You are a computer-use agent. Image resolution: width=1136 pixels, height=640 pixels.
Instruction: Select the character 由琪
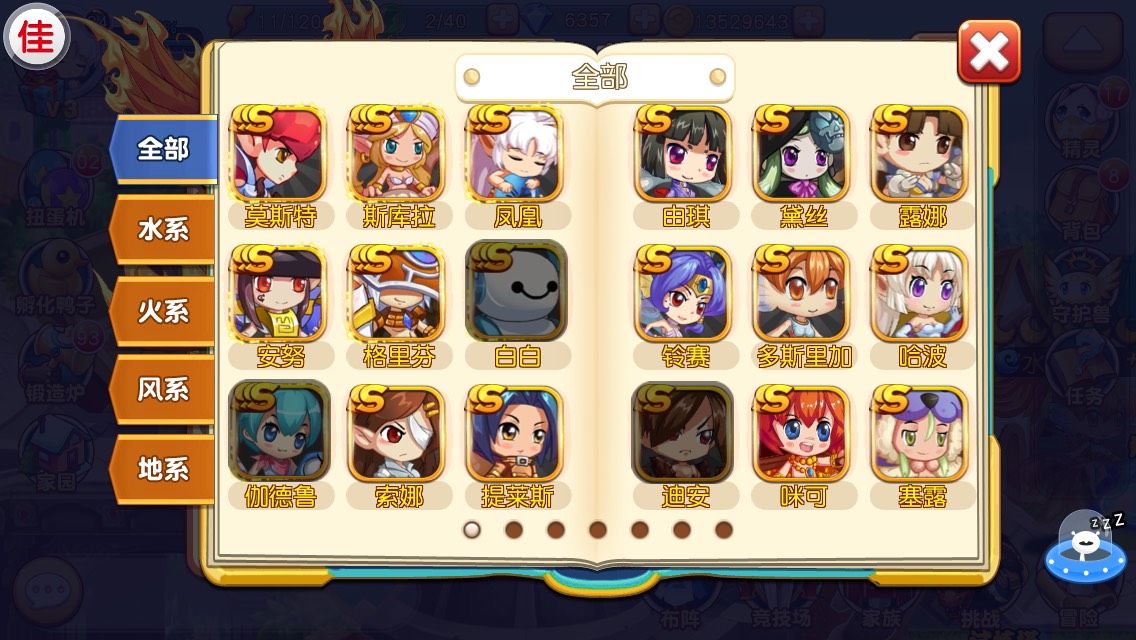(684, 155)
